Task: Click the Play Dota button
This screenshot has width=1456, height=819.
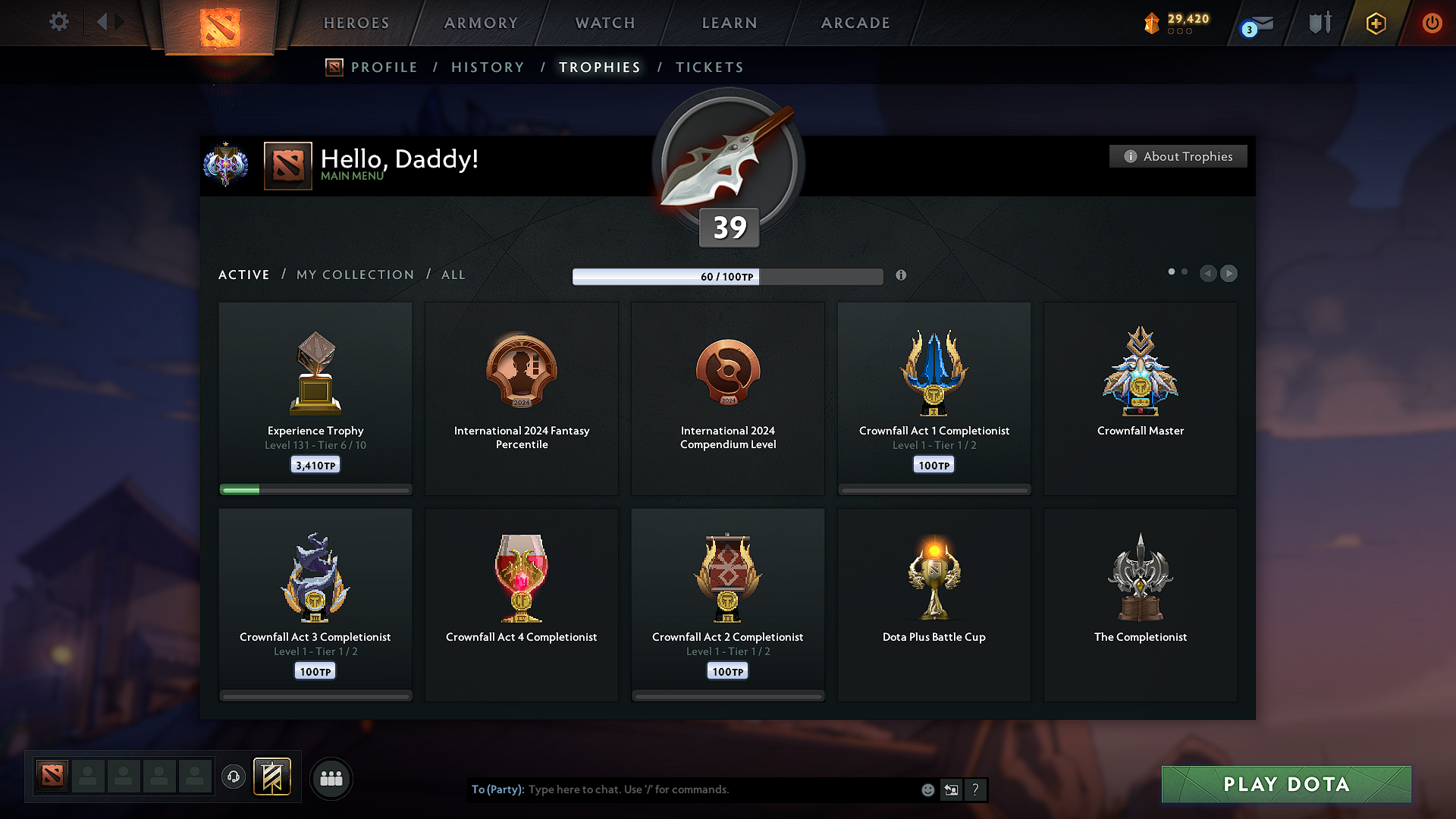Action: point(1286,784)
